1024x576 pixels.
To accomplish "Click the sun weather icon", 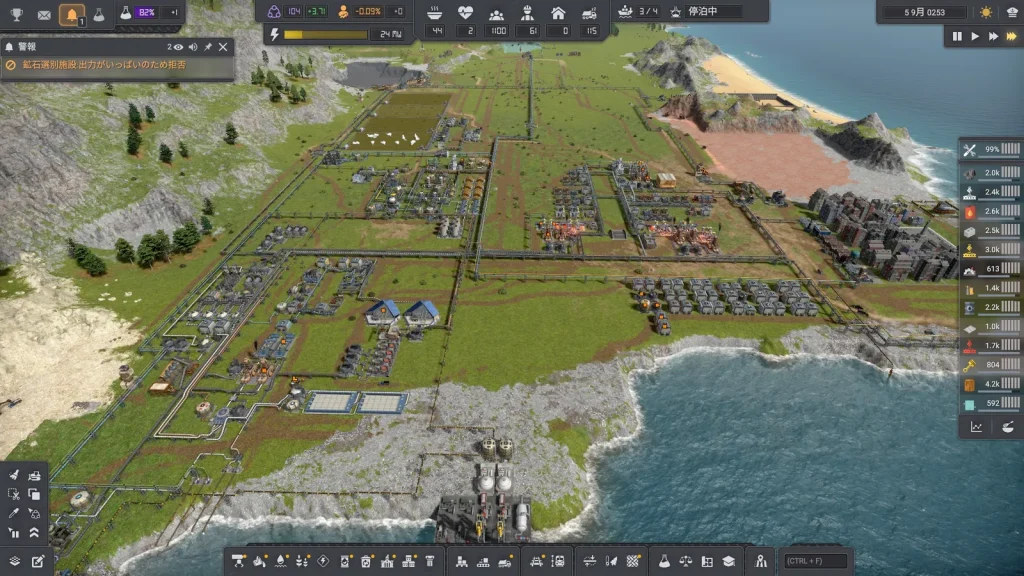I will pos(986,13).
